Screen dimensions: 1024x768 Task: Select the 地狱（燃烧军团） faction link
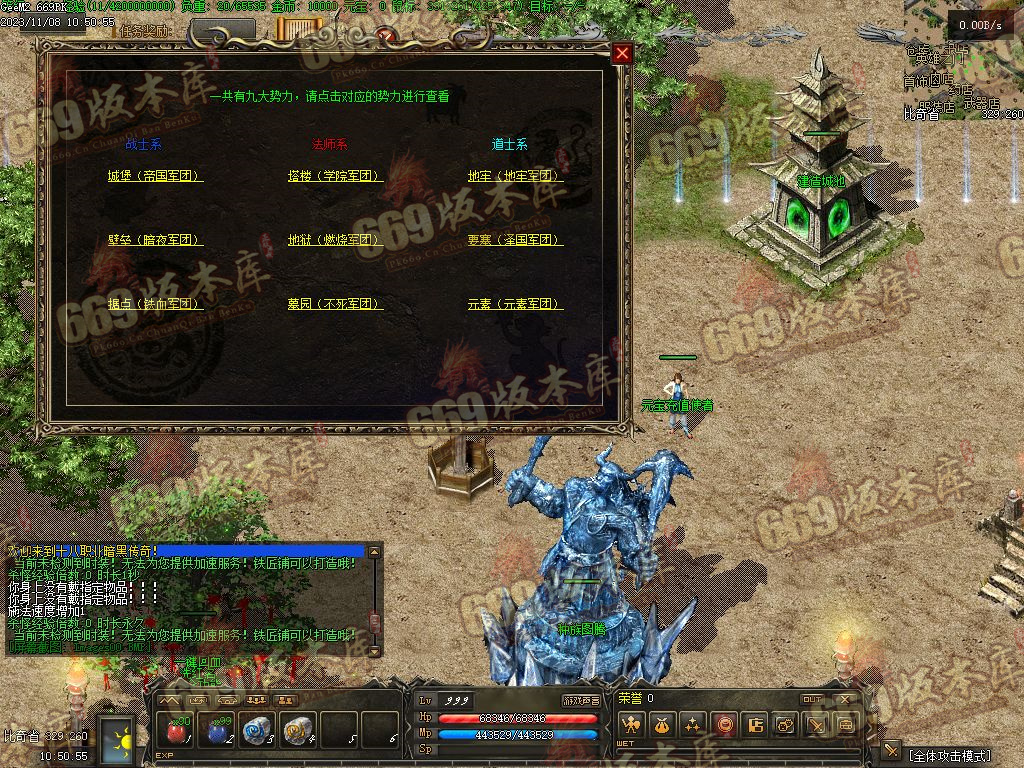pos(335,240)
